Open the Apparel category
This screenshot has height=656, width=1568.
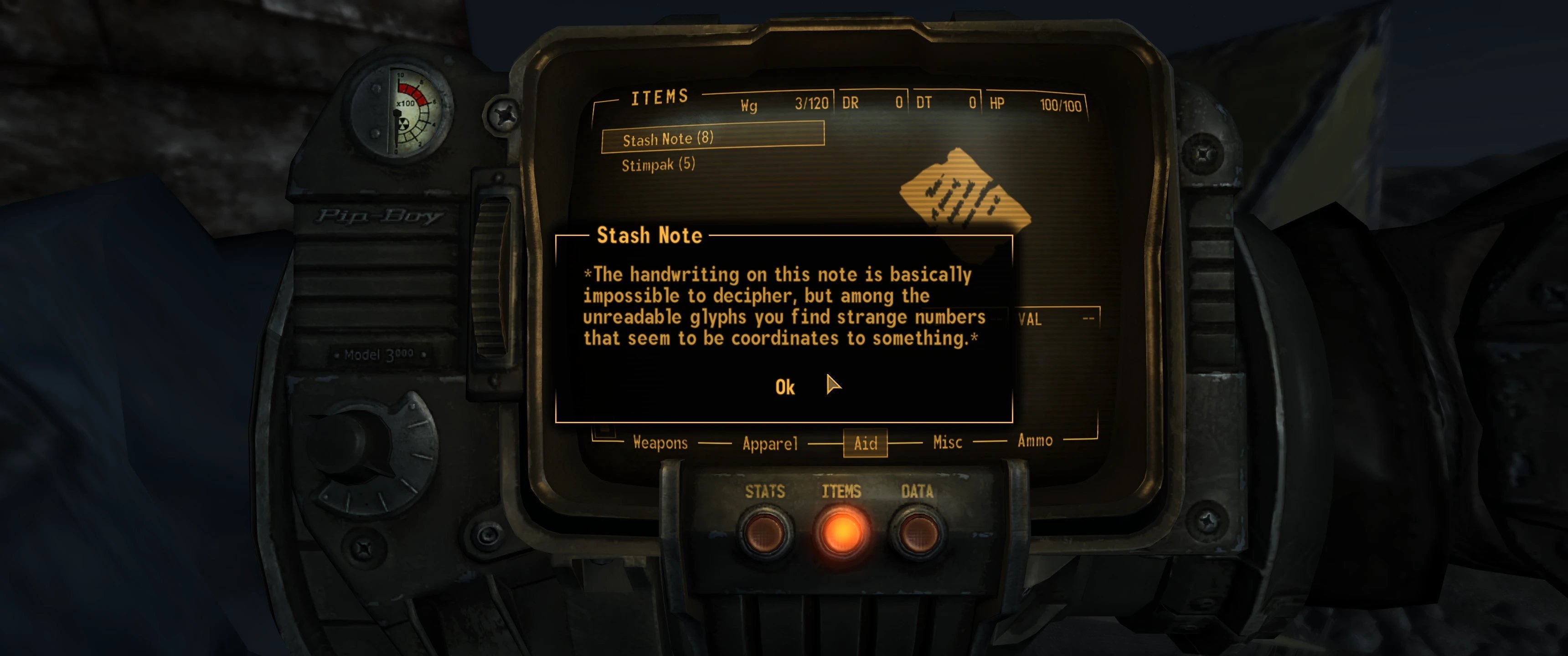click(x=769, y=444)
